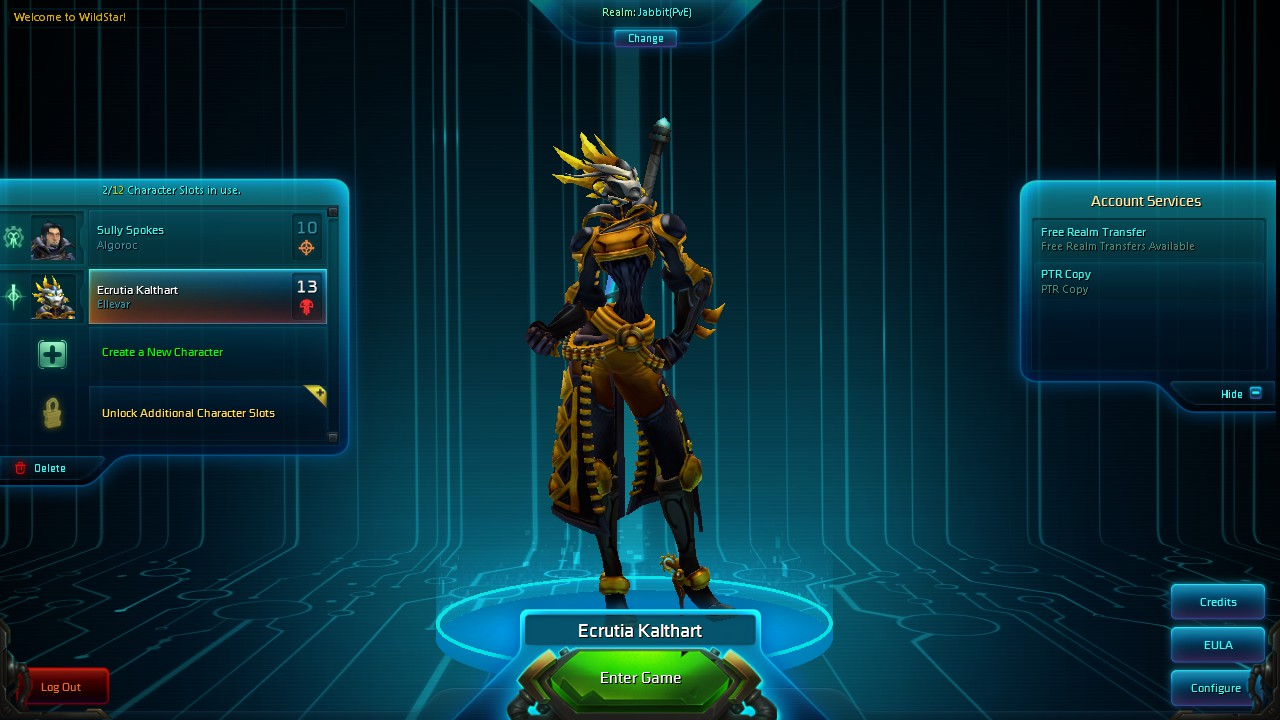Image resolution: width=1280 pixels, height=720 pixels.
Task: Enter the game with Ecrutia Kalthart
Action: 640,678
